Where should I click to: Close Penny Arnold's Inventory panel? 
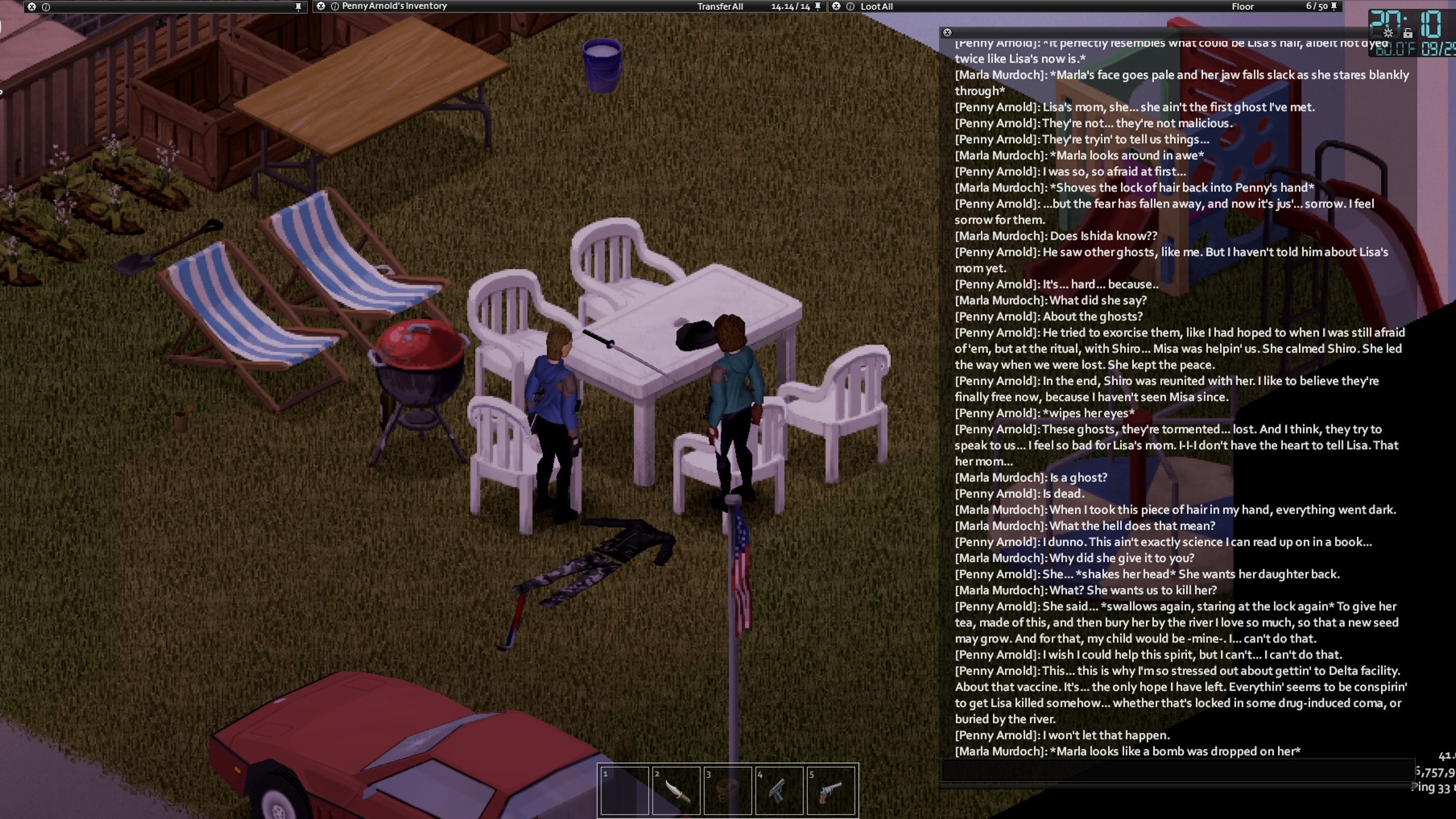(320, 6)
